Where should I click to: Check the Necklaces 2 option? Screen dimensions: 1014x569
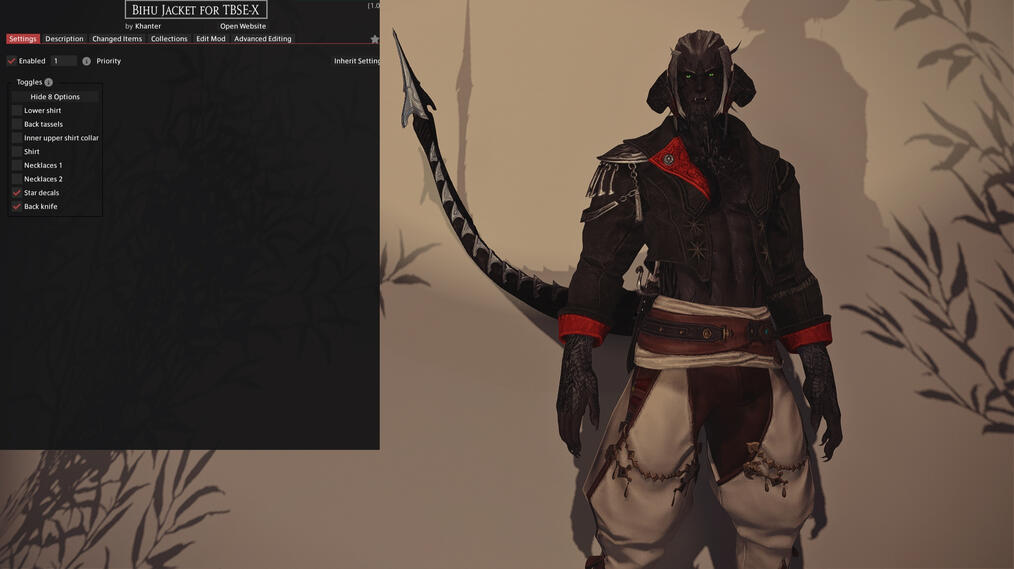pyautogui.click(x=17, y=179)
